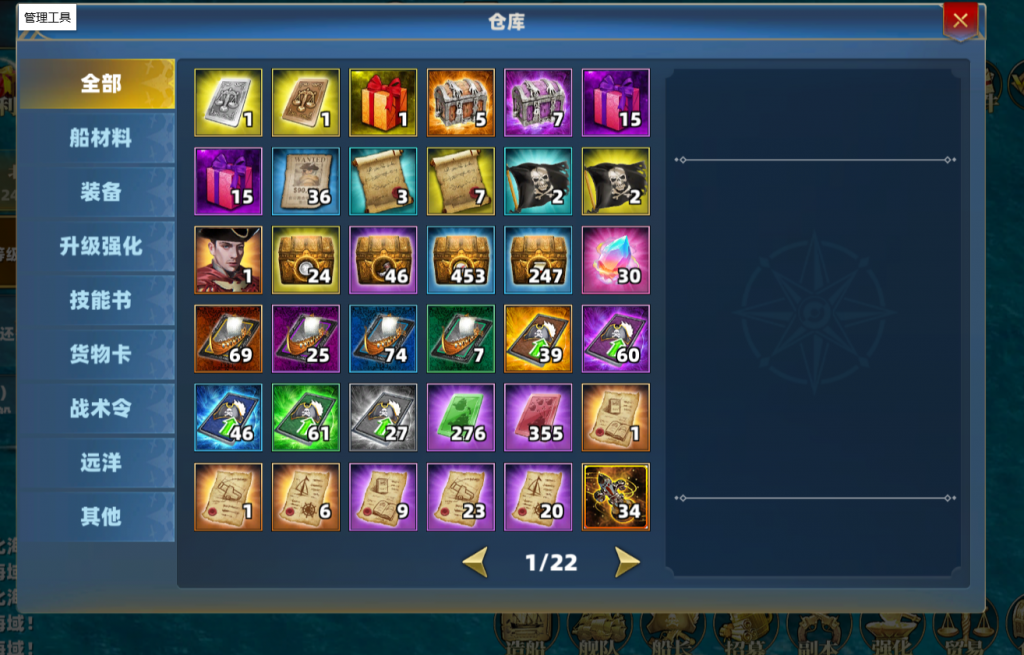Switch to the 船材料 tab
The image size is (1024, 655).
[99, 138]
